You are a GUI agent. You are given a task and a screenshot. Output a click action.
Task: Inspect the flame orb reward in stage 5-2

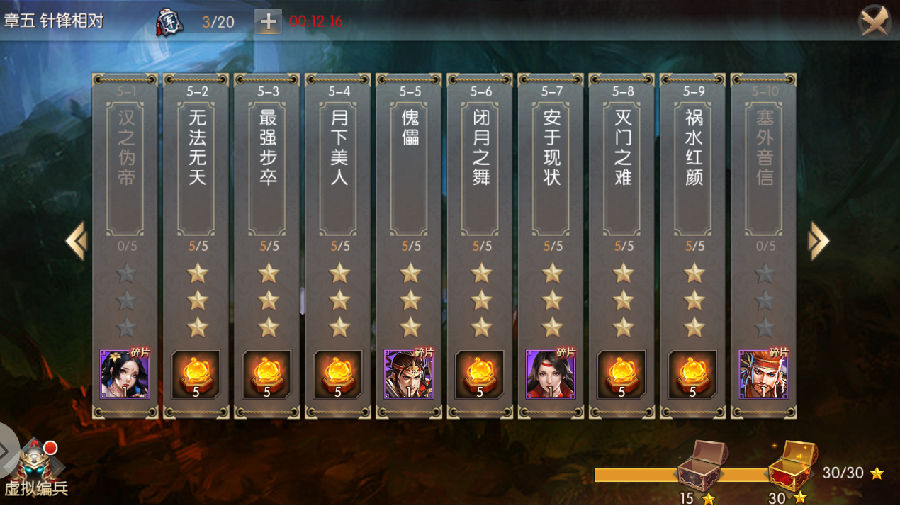point(197,374)
